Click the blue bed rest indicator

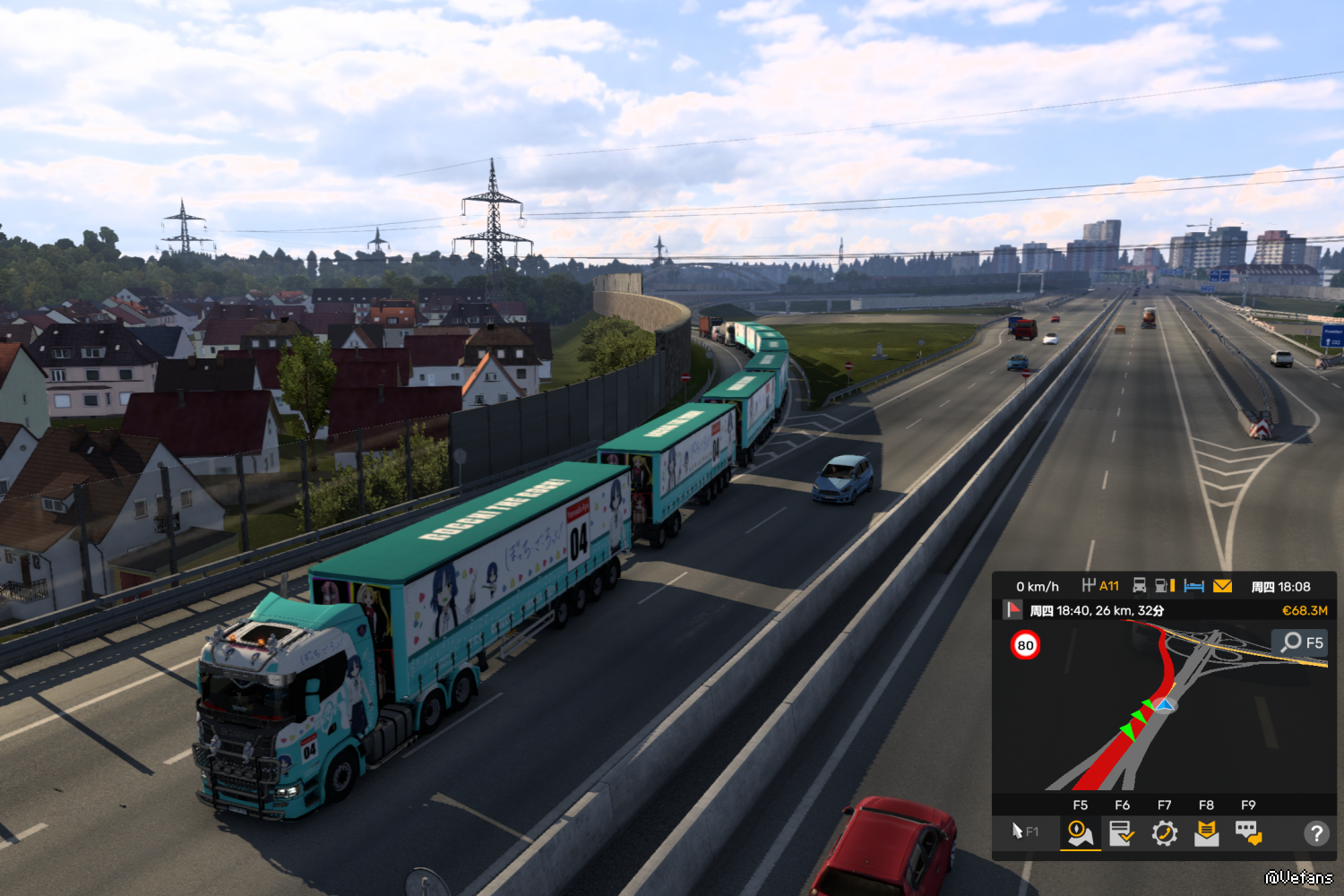[x=1193, y=586]
